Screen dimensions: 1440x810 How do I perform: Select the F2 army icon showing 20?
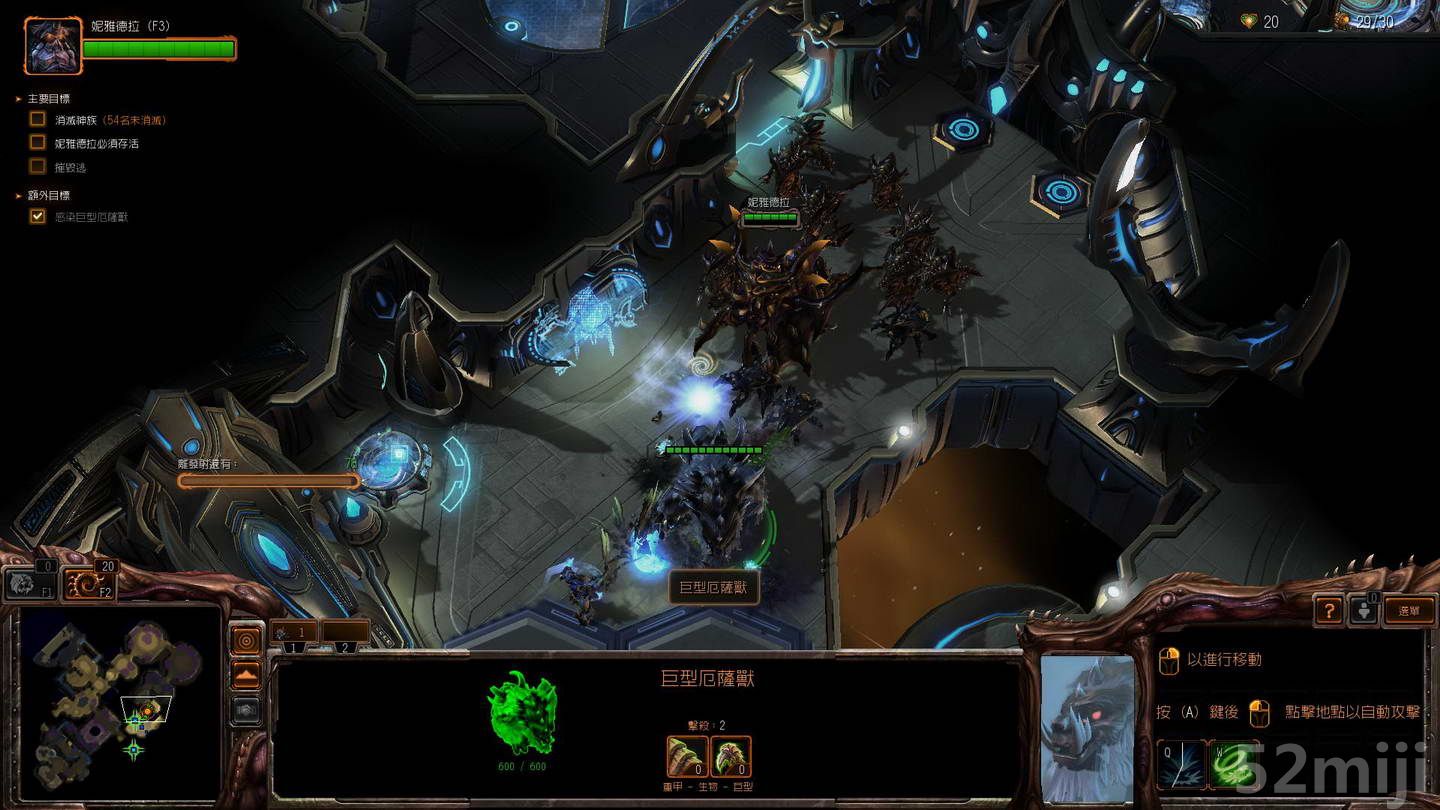(x=90, y=582)
